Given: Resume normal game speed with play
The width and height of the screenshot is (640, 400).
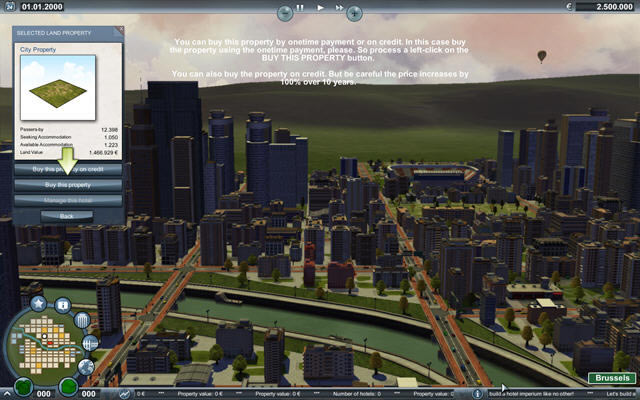Looking at the screenshot, I should (x=319, y=7).
